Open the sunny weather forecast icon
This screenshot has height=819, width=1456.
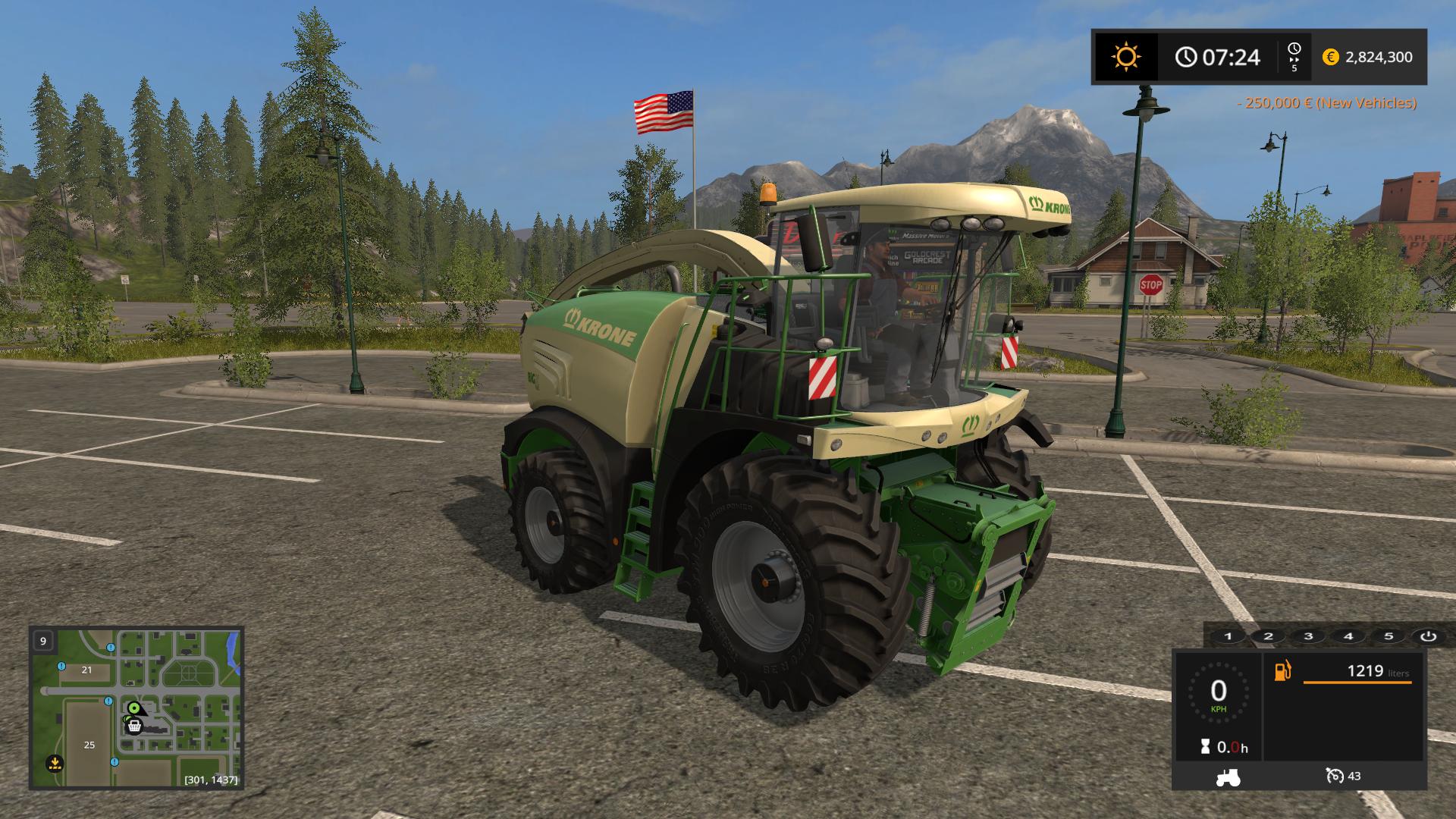point(1125,57)
